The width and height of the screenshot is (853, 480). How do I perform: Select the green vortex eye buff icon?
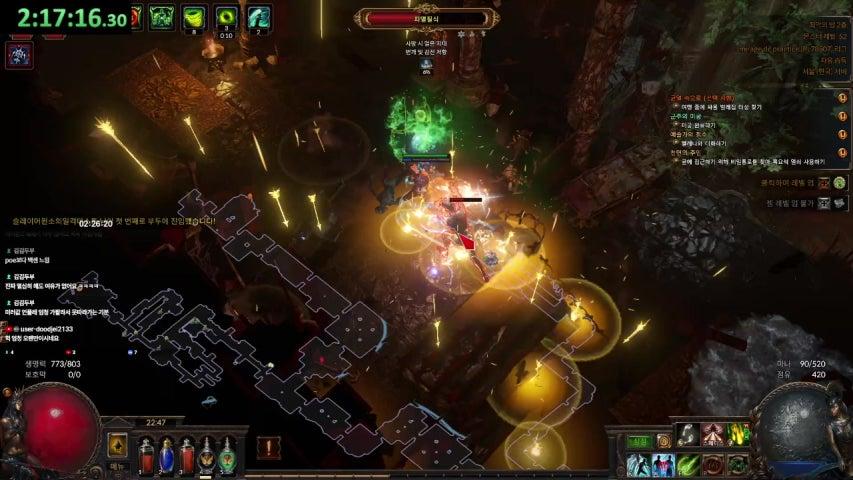pos(226,16)
